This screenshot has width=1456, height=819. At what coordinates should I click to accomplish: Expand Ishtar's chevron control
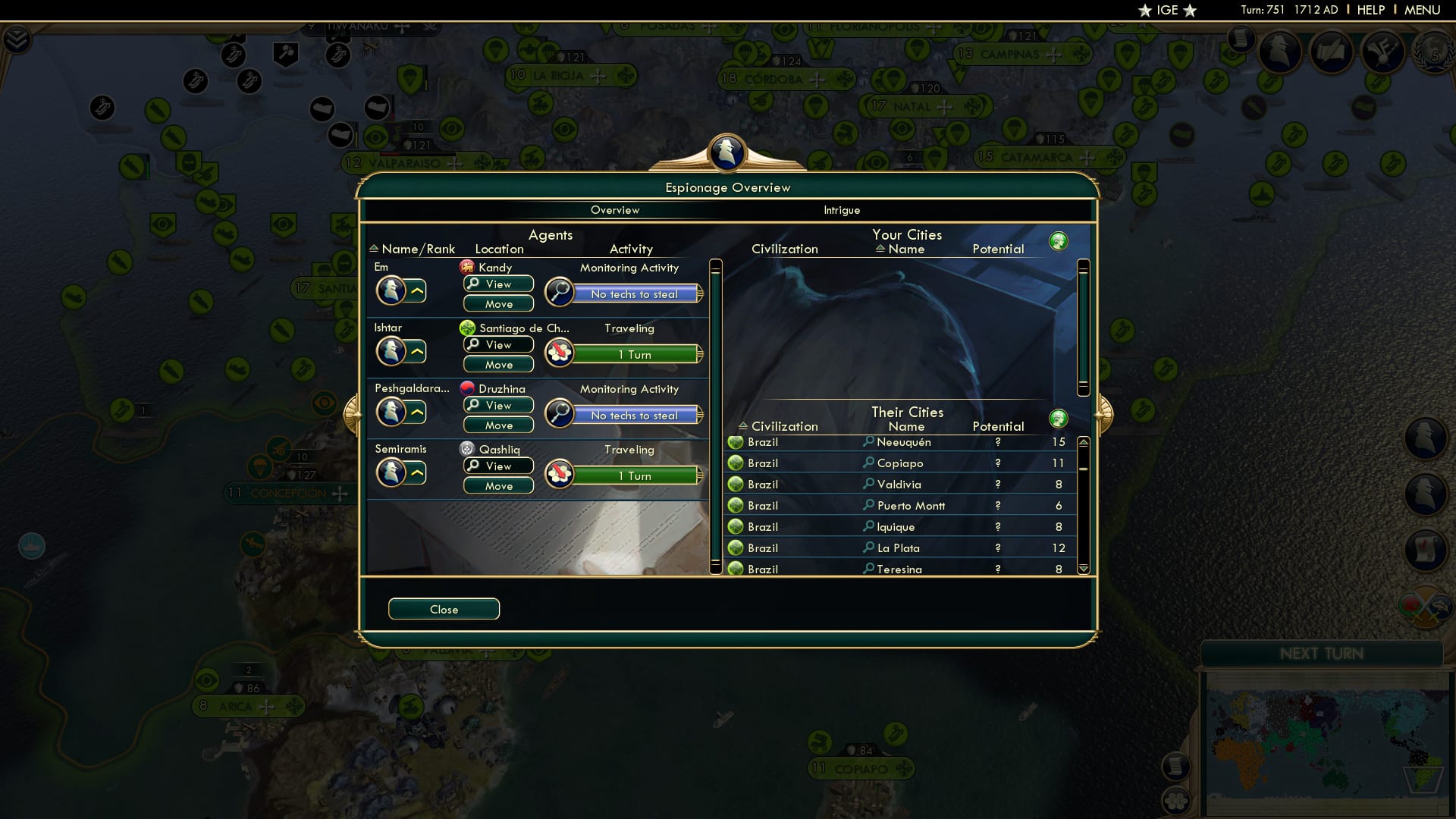[418, 350]
